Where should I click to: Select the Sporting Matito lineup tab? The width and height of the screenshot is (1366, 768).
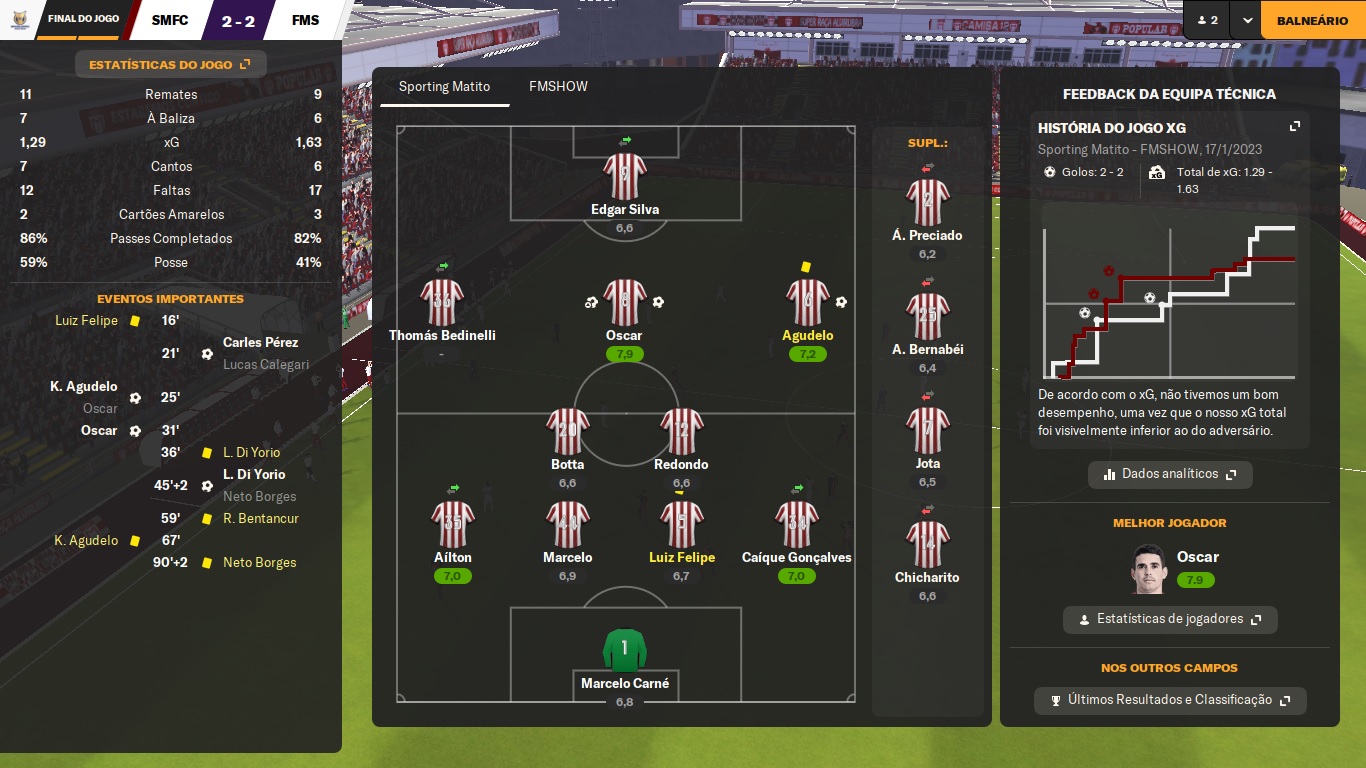444,87
